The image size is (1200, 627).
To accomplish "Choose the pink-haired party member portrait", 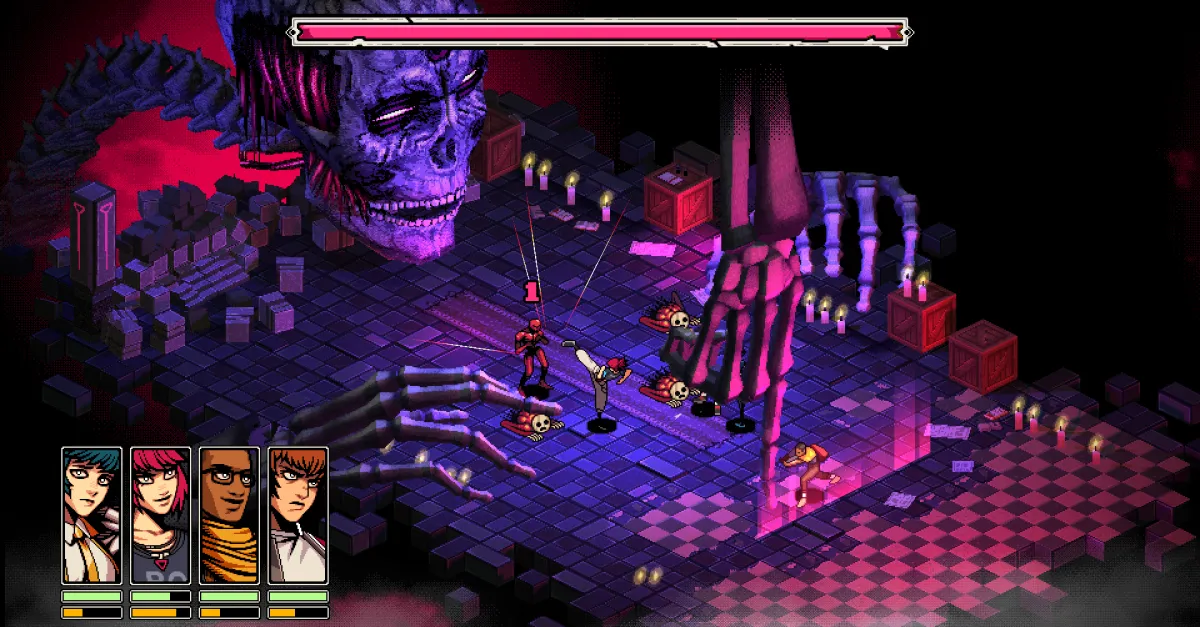I will point(161,515).
